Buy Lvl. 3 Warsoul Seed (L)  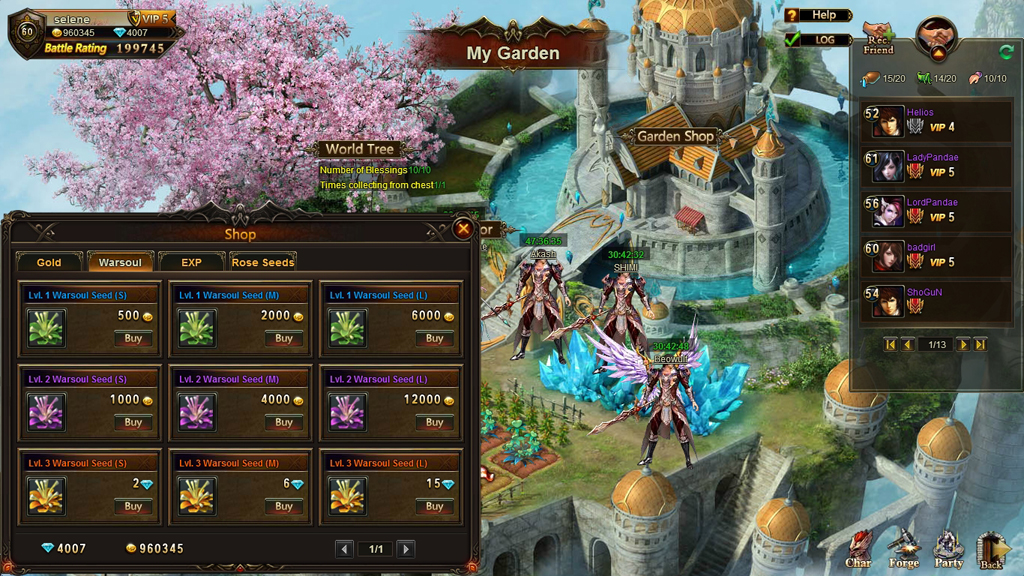434,507
